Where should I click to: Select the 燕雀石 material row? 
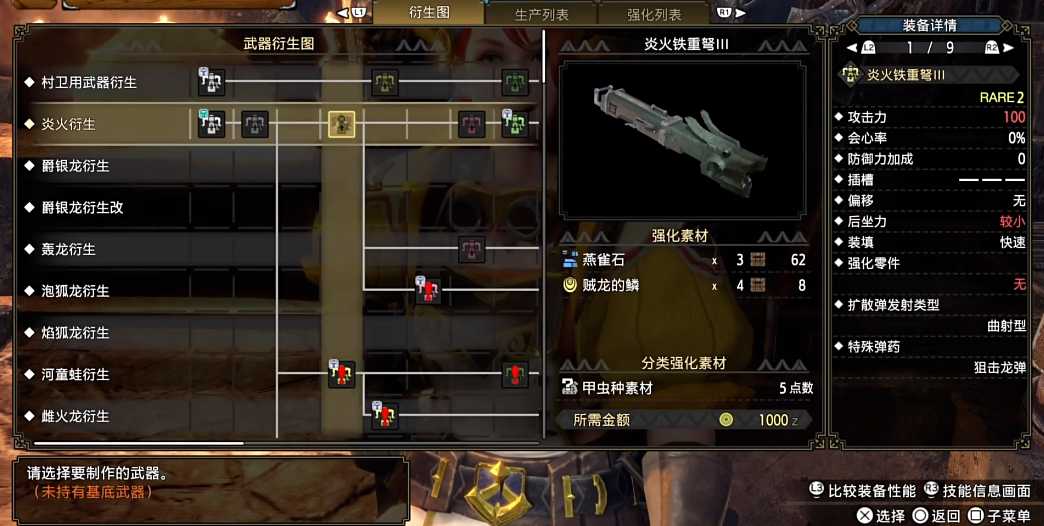tap(684, 260)
